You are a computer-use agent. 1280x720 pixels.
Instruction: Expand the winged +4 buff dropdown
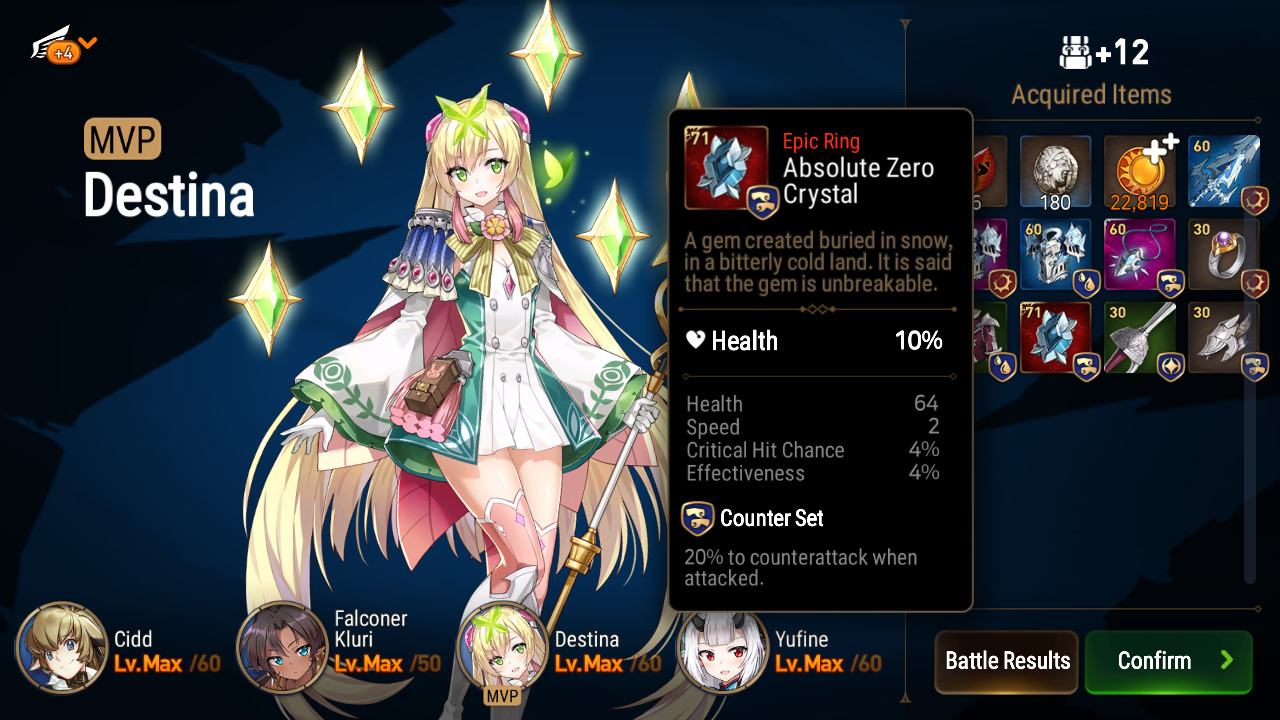pos(66,46)
